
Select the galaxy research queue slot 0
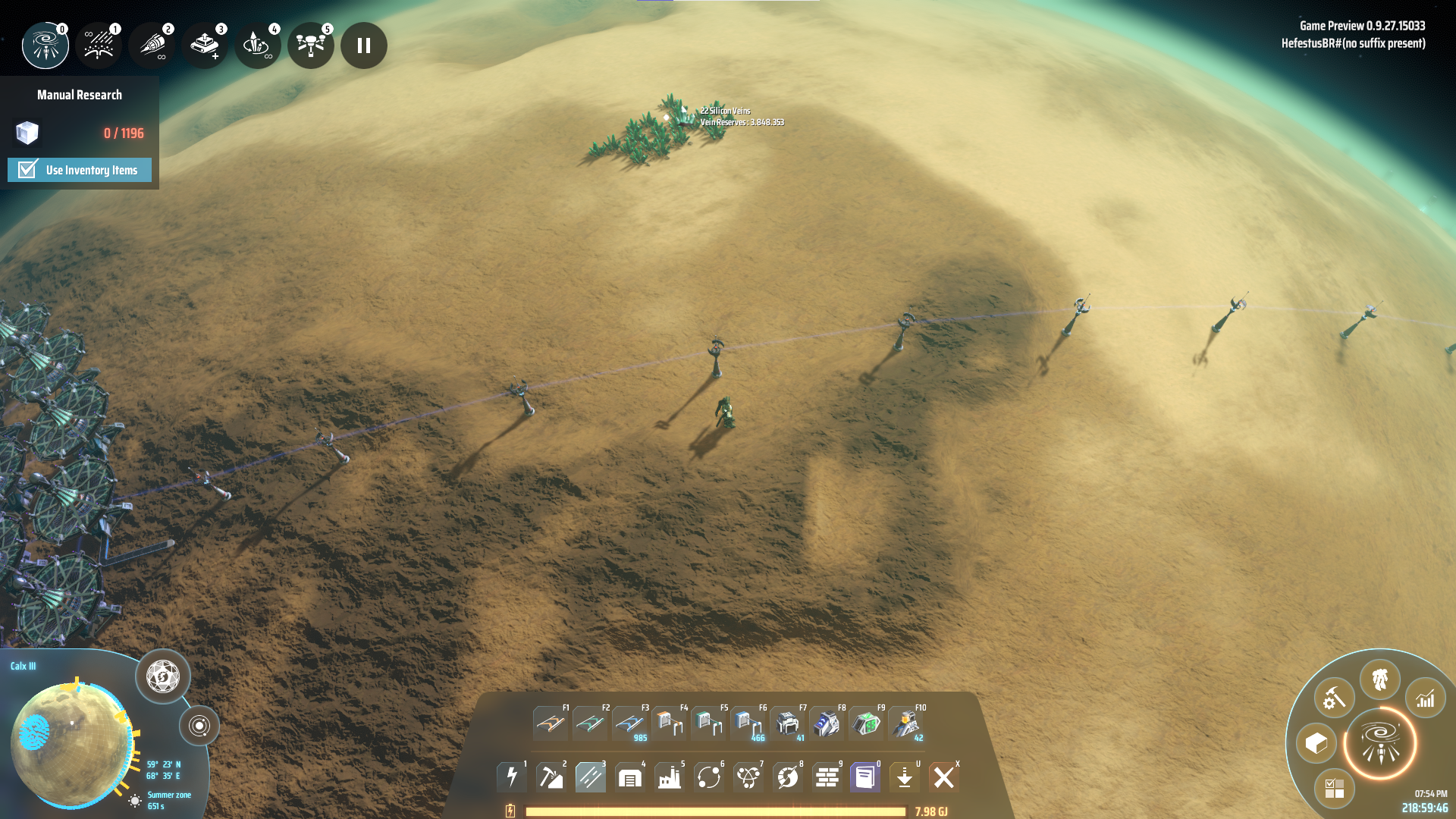45,45
